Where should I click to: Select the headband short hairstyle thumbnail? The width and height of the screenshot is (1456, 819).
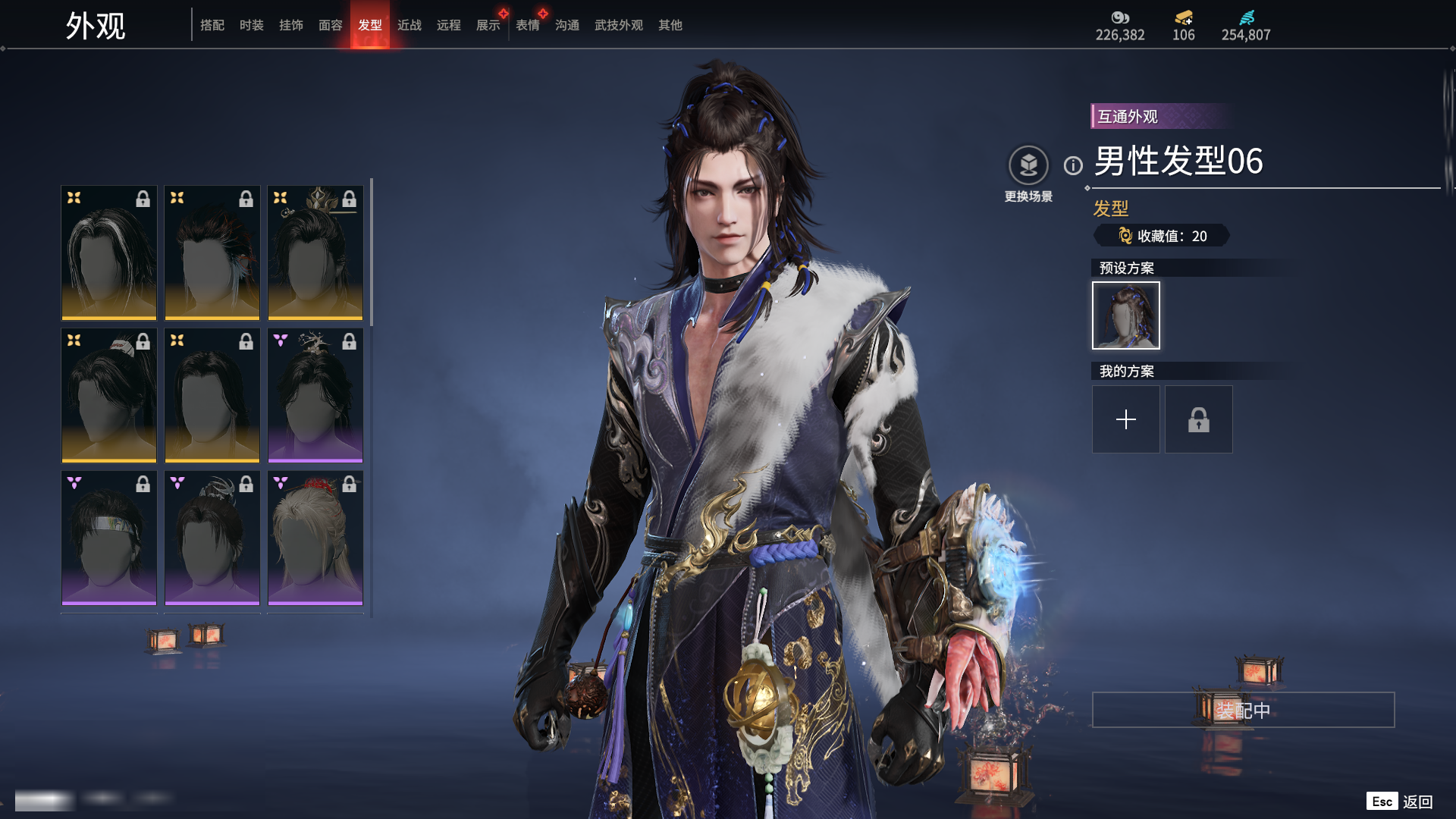tap(109, 538)
